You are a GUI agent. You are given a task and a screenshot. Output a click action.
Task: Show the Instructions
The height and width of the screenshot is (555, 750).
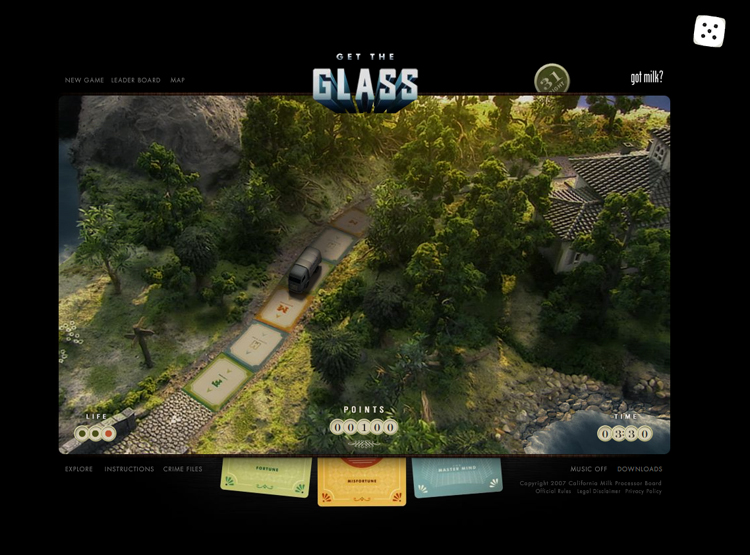click(x=129, y=469)
